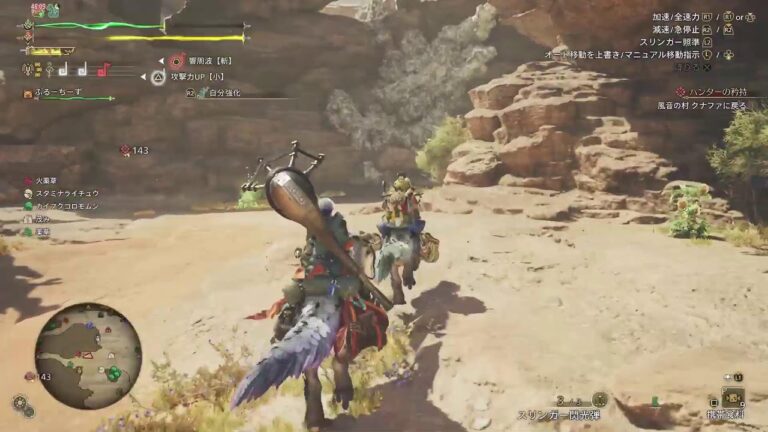The height and width of the screenshot is (432, 768).
Task: Select the item slot in the item bar
Action: [733, 398]
